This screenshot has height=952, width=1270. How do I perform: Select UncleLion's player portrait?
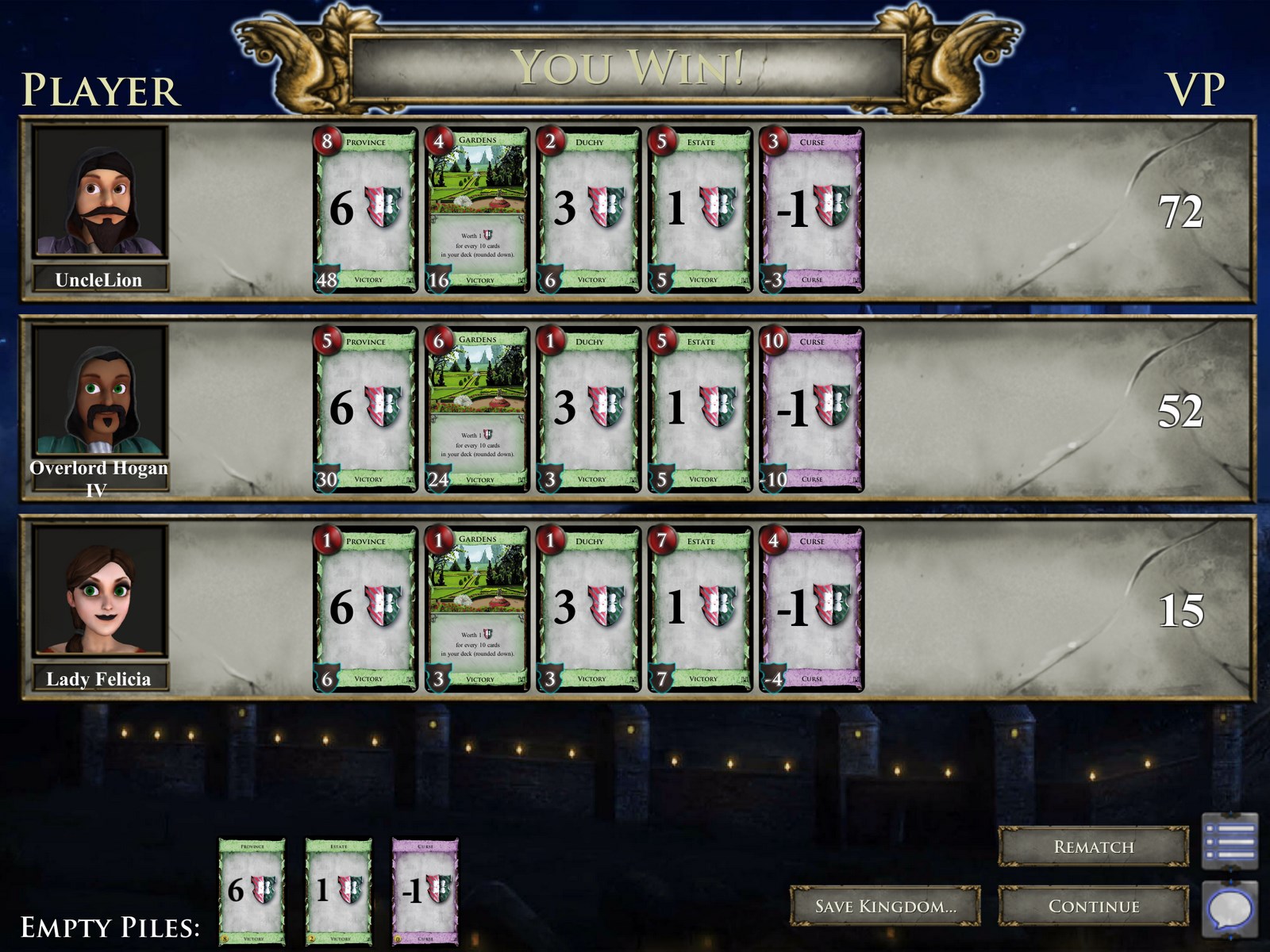click(99, 193)
